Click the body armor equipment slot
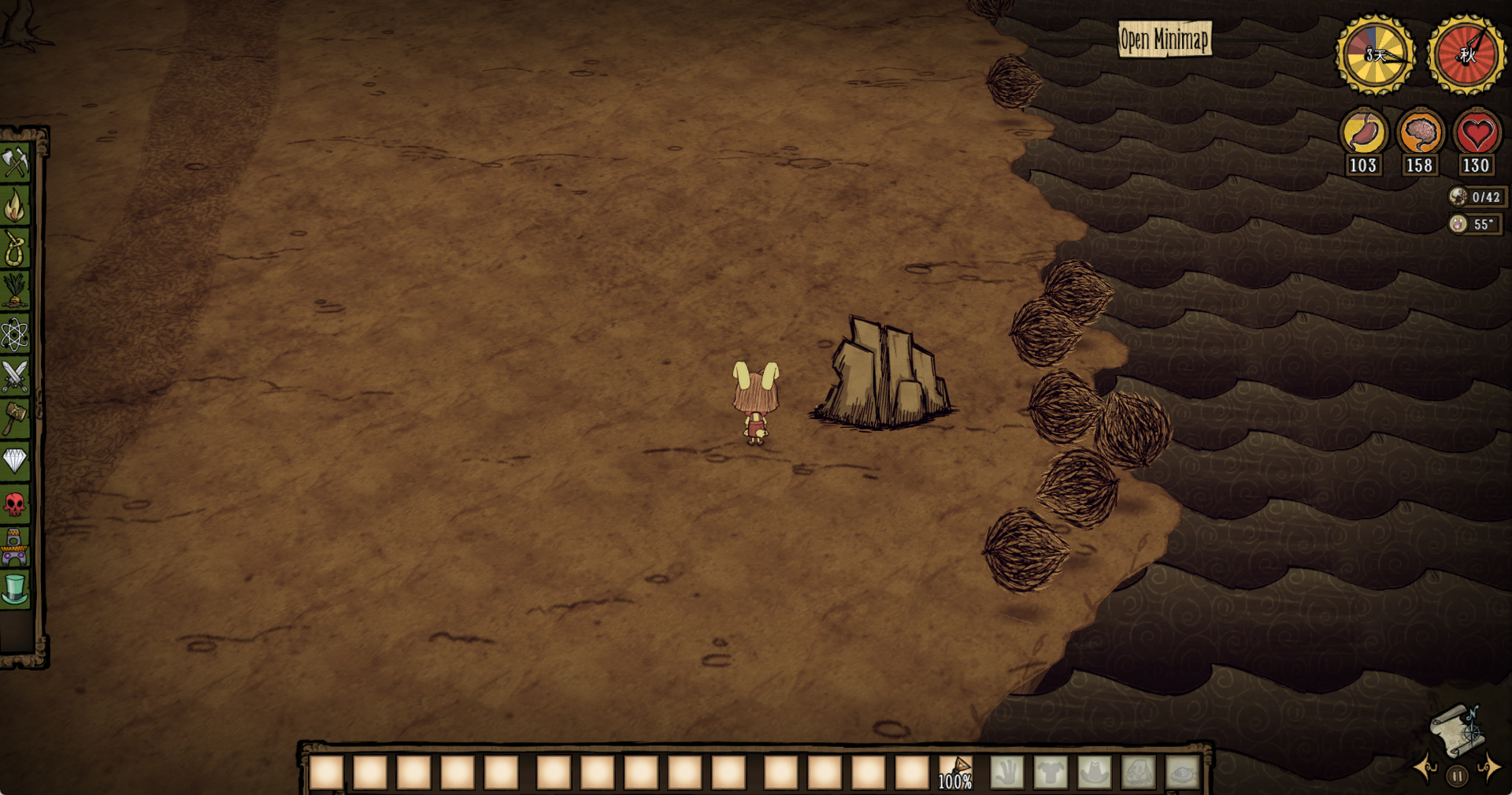Screen dimensions: 1512x795 pos(1051,772)
